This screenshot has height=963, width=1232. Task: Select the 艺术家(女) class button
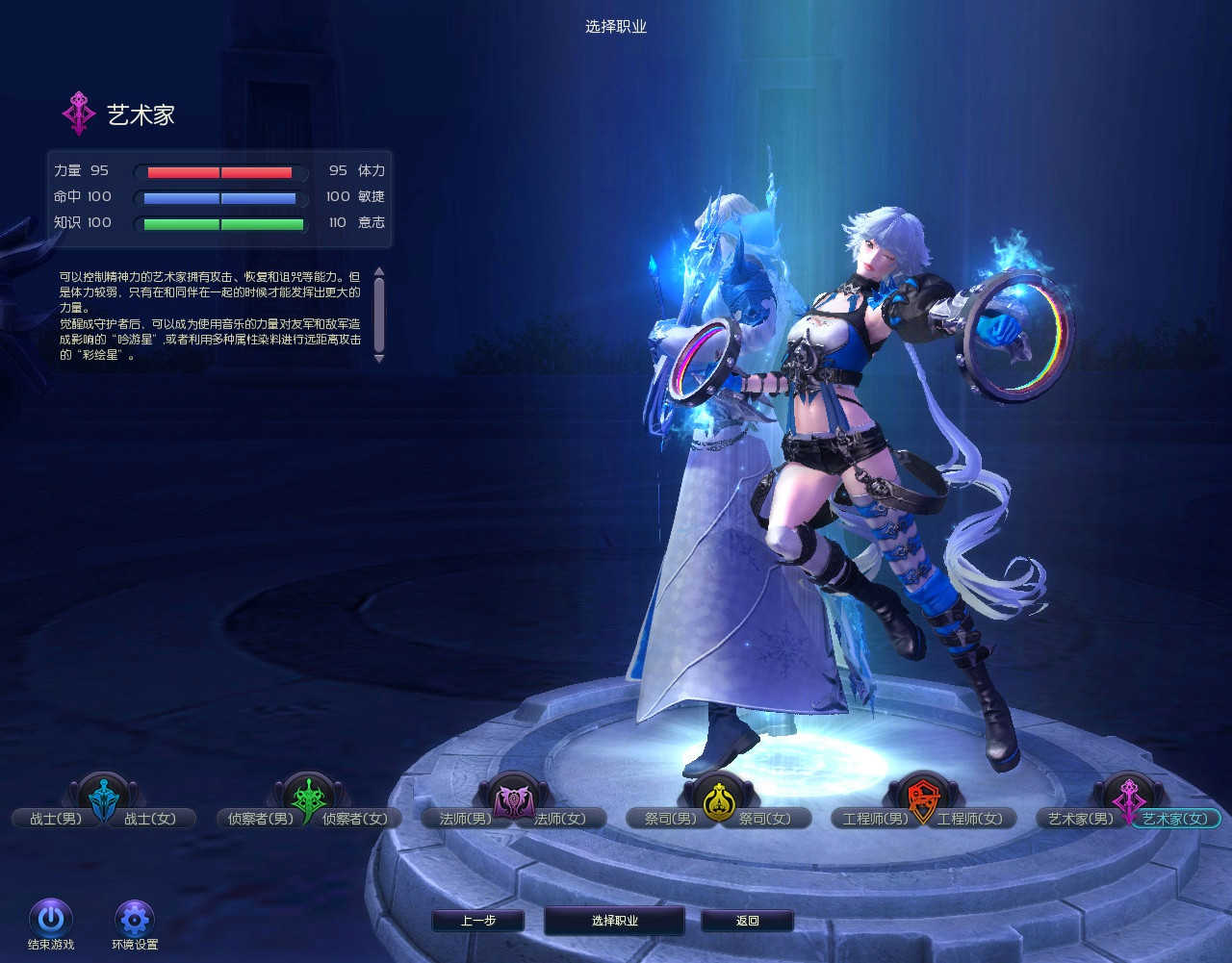(1174, 819)
